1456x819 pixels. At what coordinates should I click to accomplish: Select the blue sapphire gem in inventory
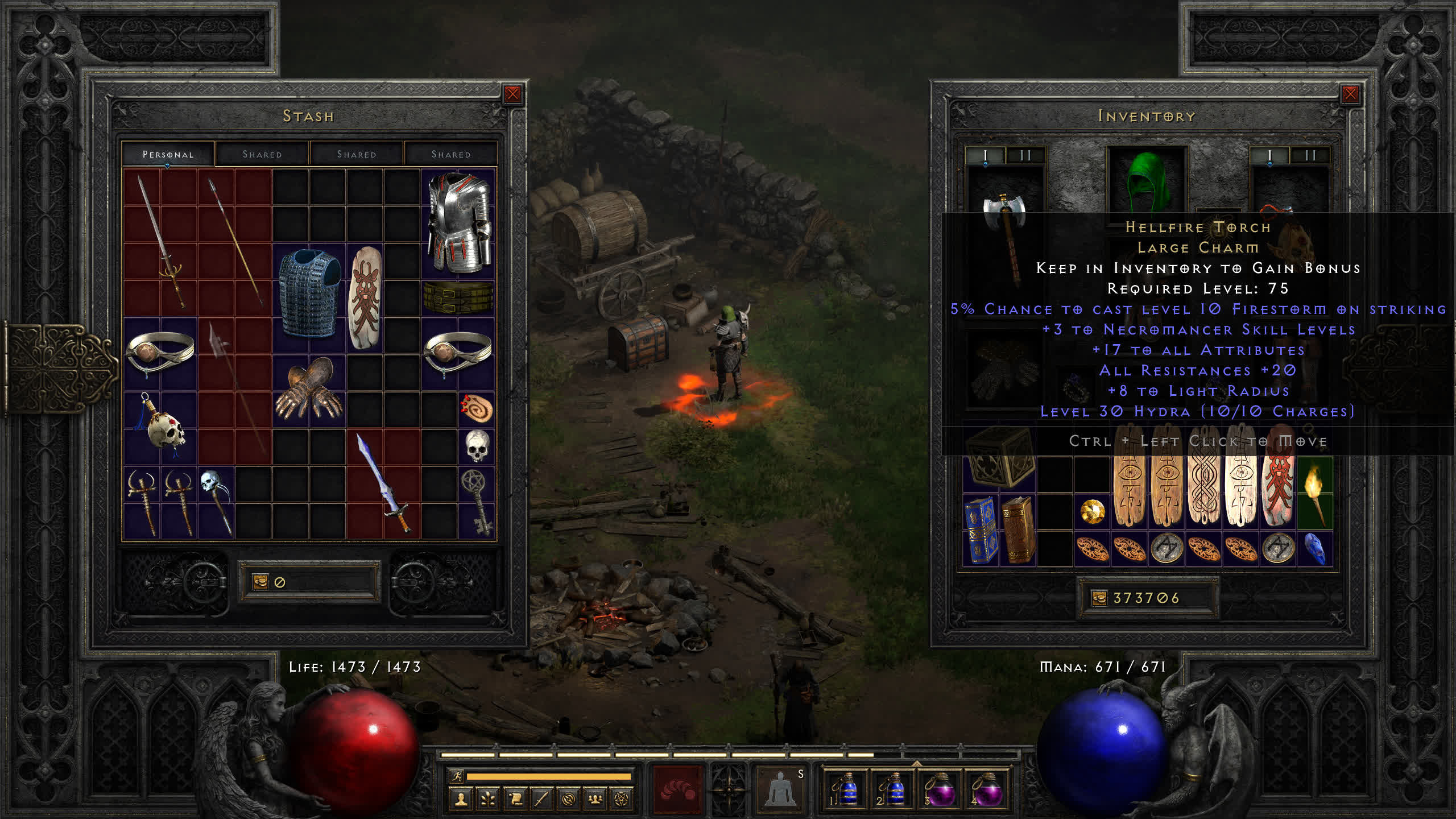point(1314,549)
